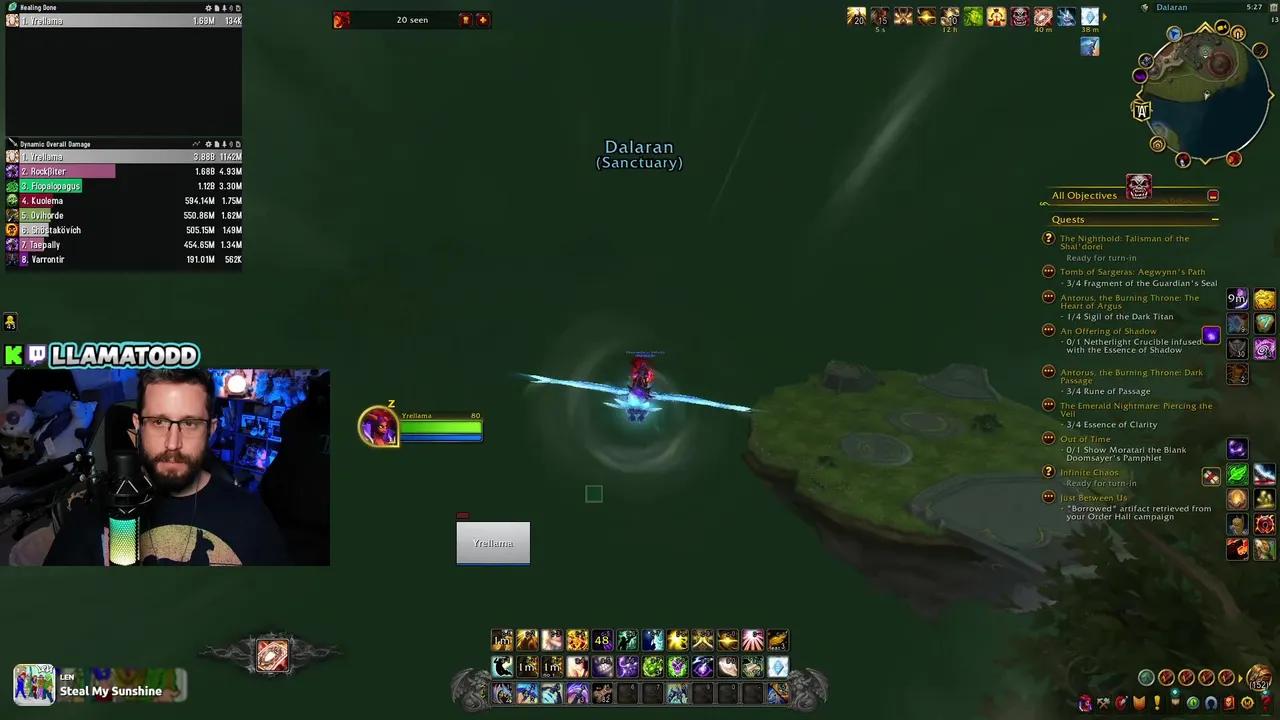Click the Dalaran zone name above the minimap
1280x720 pixels.
1171,7
